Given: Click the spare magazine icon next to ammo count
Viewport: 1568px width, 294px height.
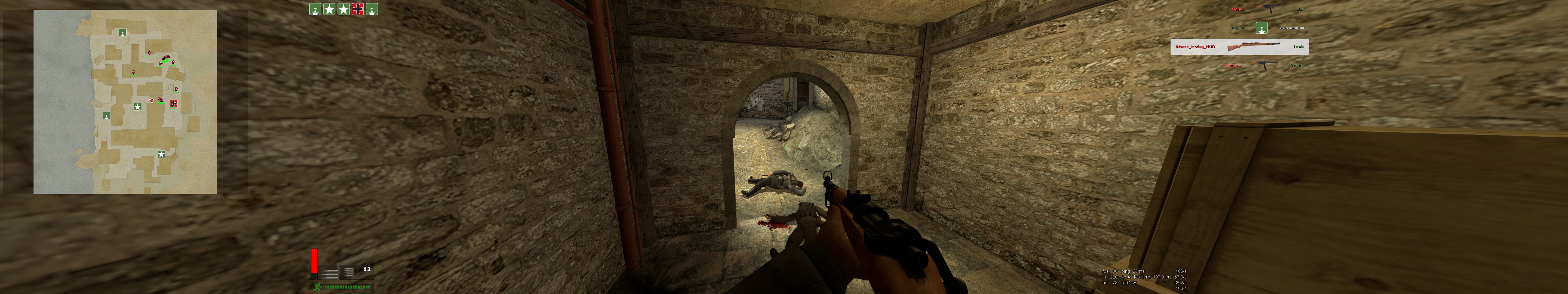Looking at the screenshot, I should tap(349, 273).
